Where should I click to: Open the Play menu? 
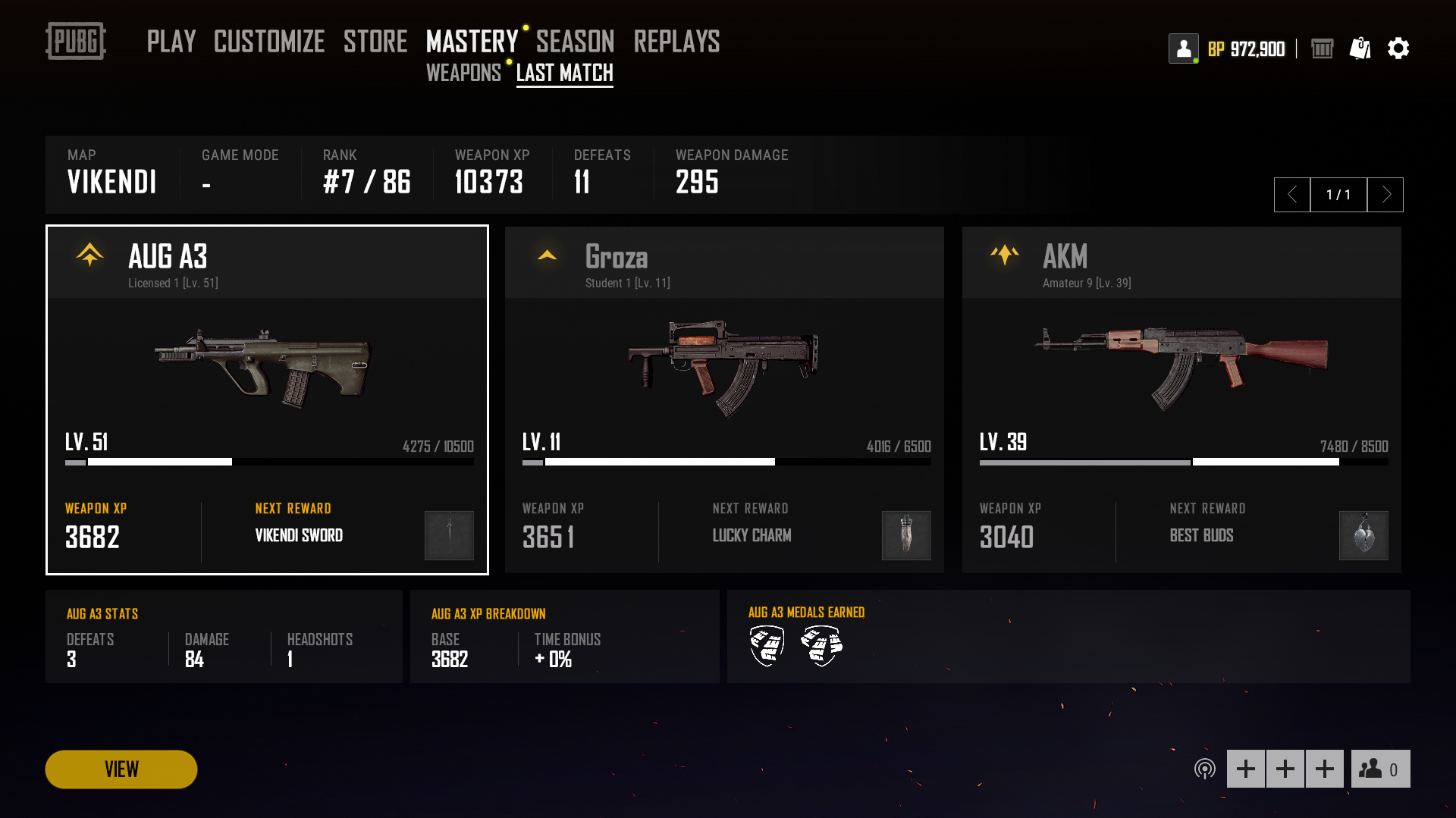(x=171, y=42)
